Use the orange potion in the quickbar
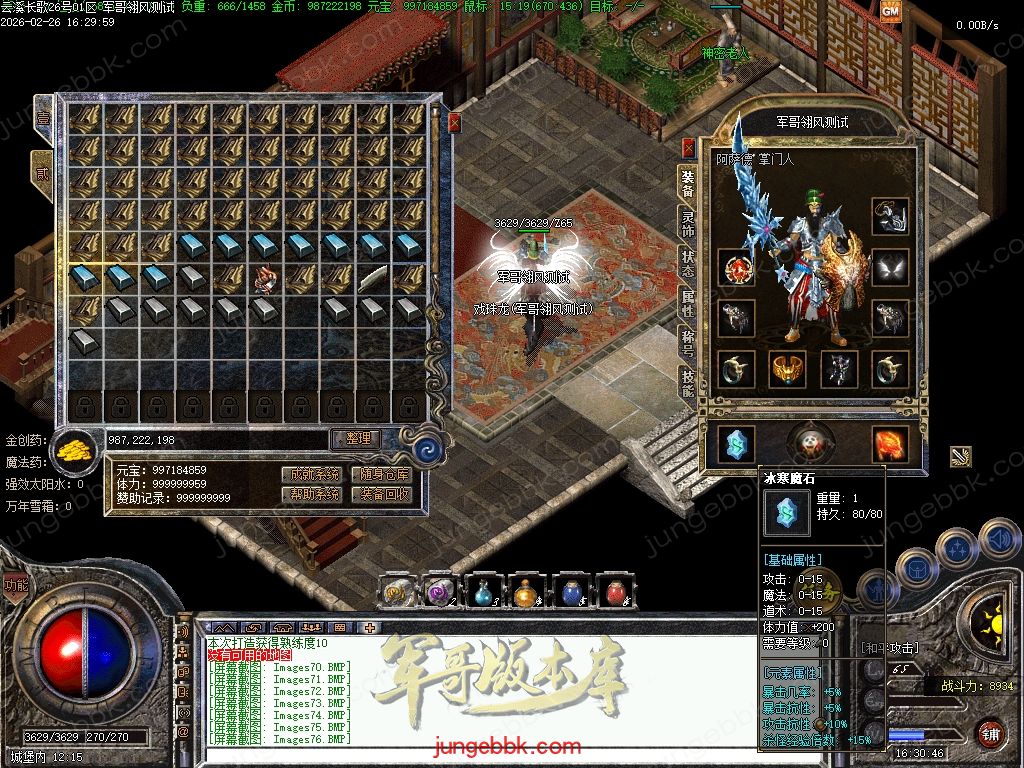 [527, 593]
